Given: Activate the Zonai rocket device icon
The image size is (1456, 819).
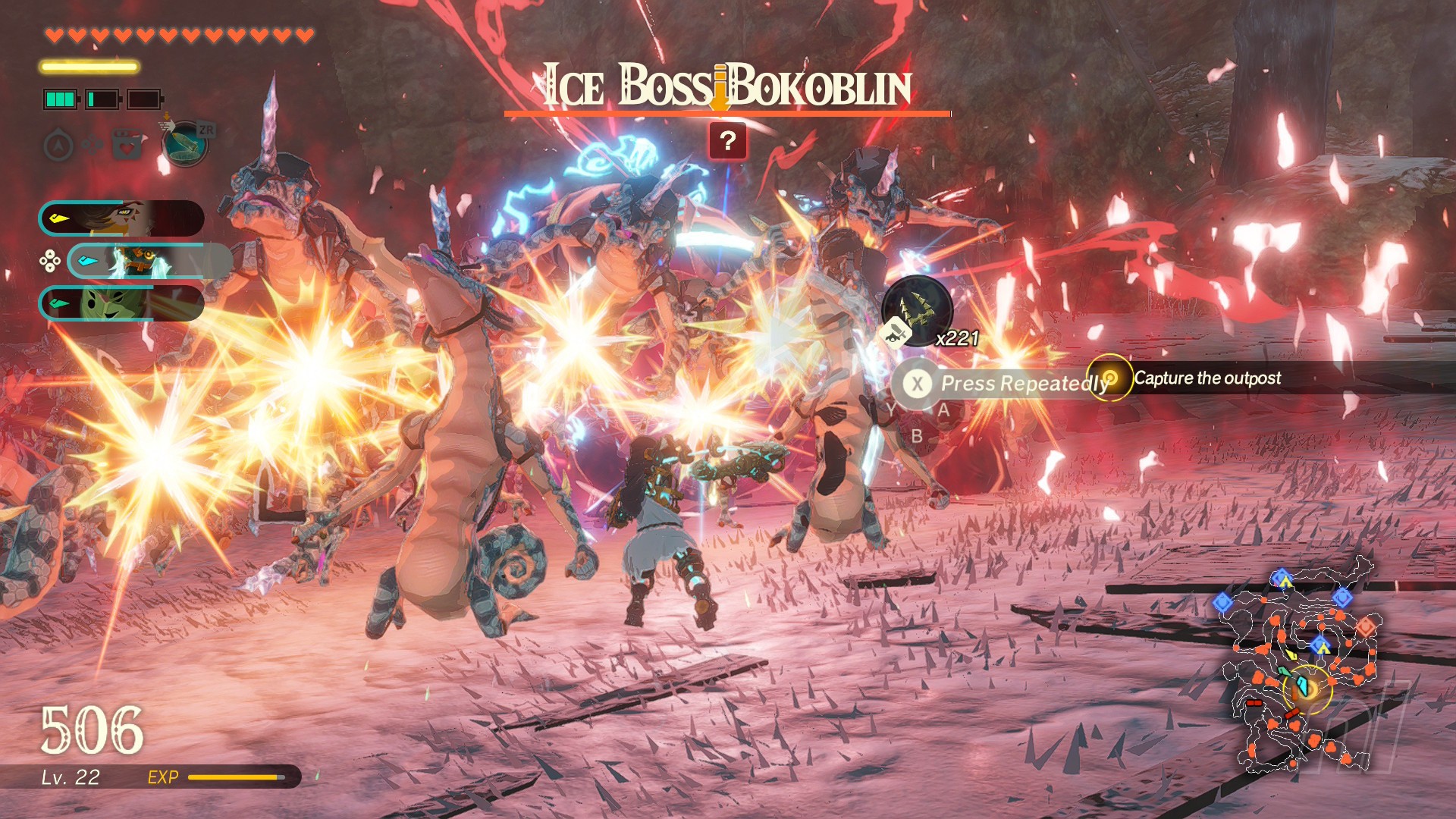Looking at the screenshot, I should 185,143.
